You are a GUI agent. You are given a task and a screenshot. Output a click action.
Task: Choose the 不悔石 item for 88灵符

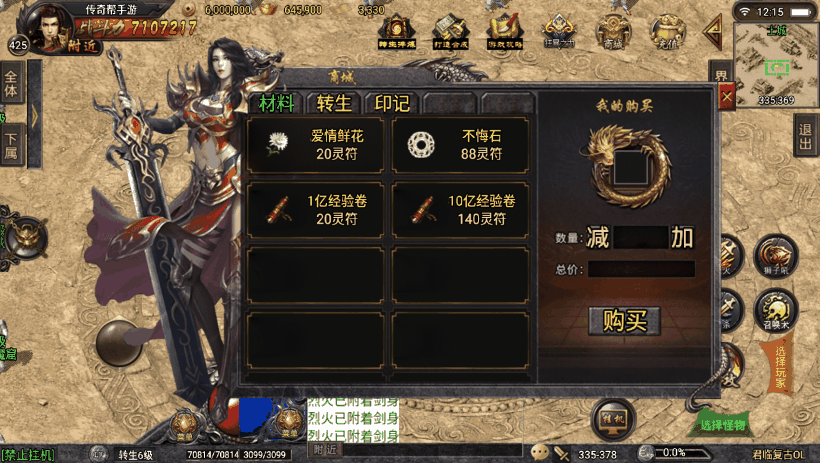click(x=460, y=146)
